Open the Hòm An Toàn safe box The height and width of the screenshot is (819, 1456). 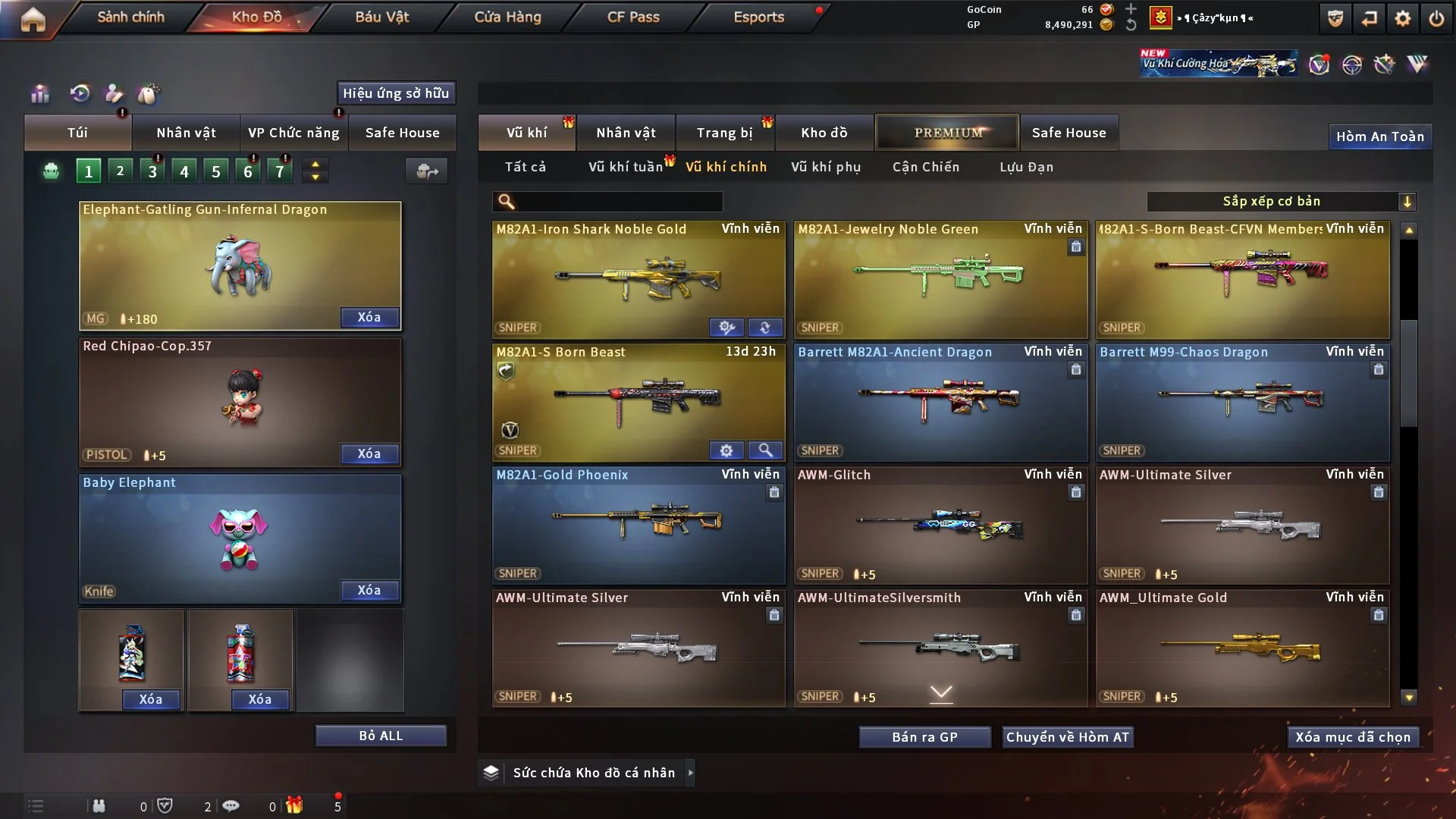tap(1379, 136)
